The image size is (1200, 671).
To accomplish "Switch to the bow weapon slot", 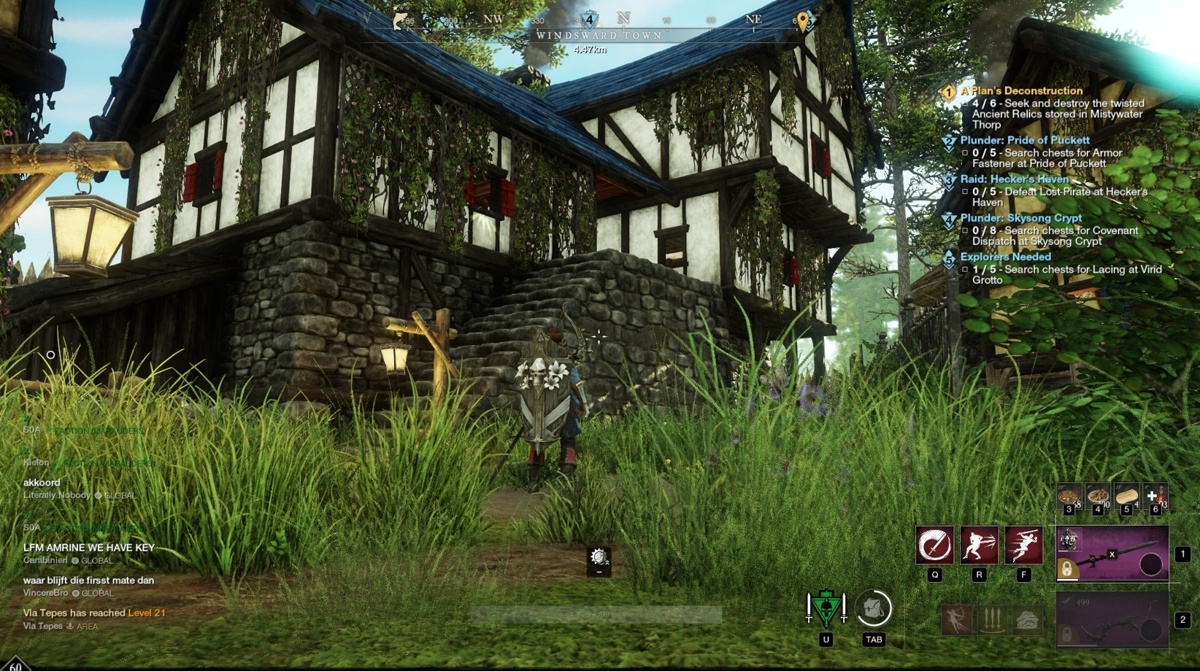I will point(1112,620).
